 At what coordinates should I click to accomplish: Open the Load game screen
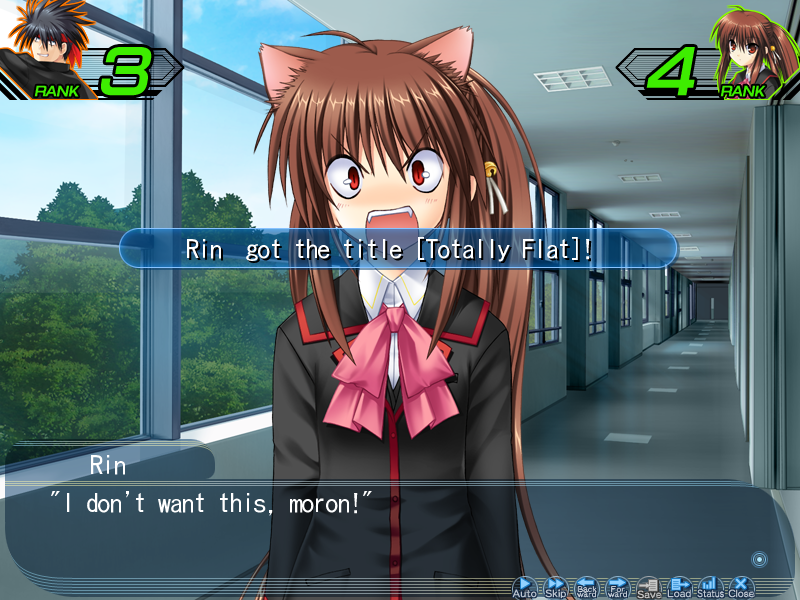(680, 585)
